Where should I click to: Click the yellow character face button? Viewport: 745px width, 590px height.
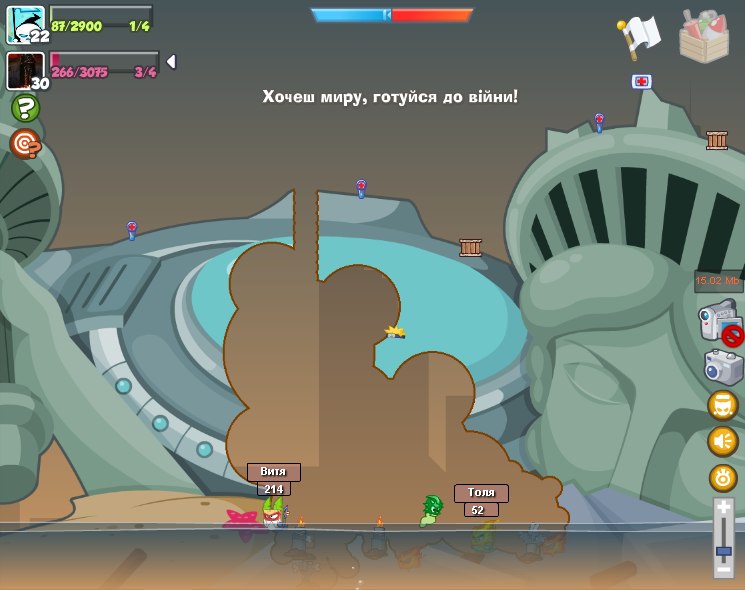[723, 405]
